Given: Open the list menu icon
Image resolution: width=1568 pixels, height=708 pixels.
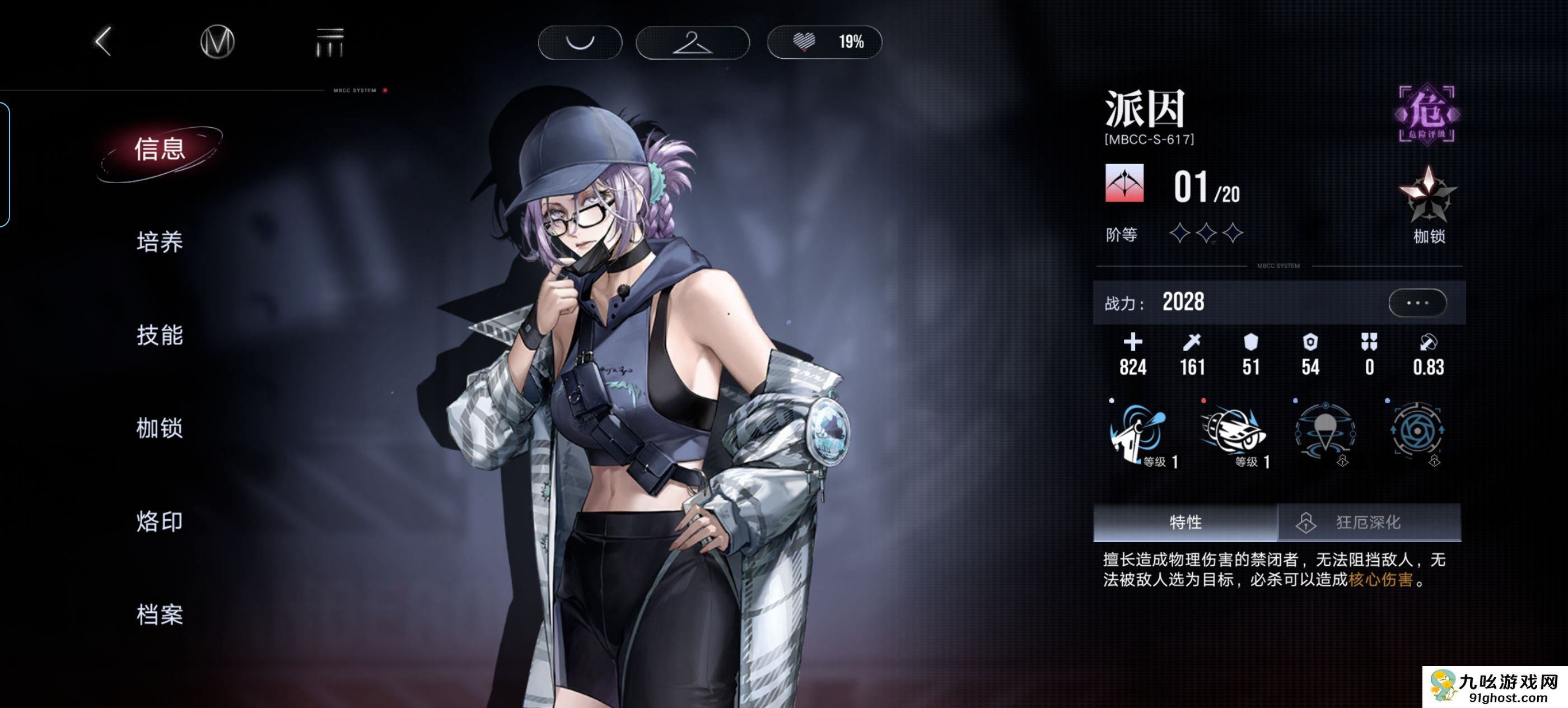Looking at the screenshot, I should tap(329, 43).
